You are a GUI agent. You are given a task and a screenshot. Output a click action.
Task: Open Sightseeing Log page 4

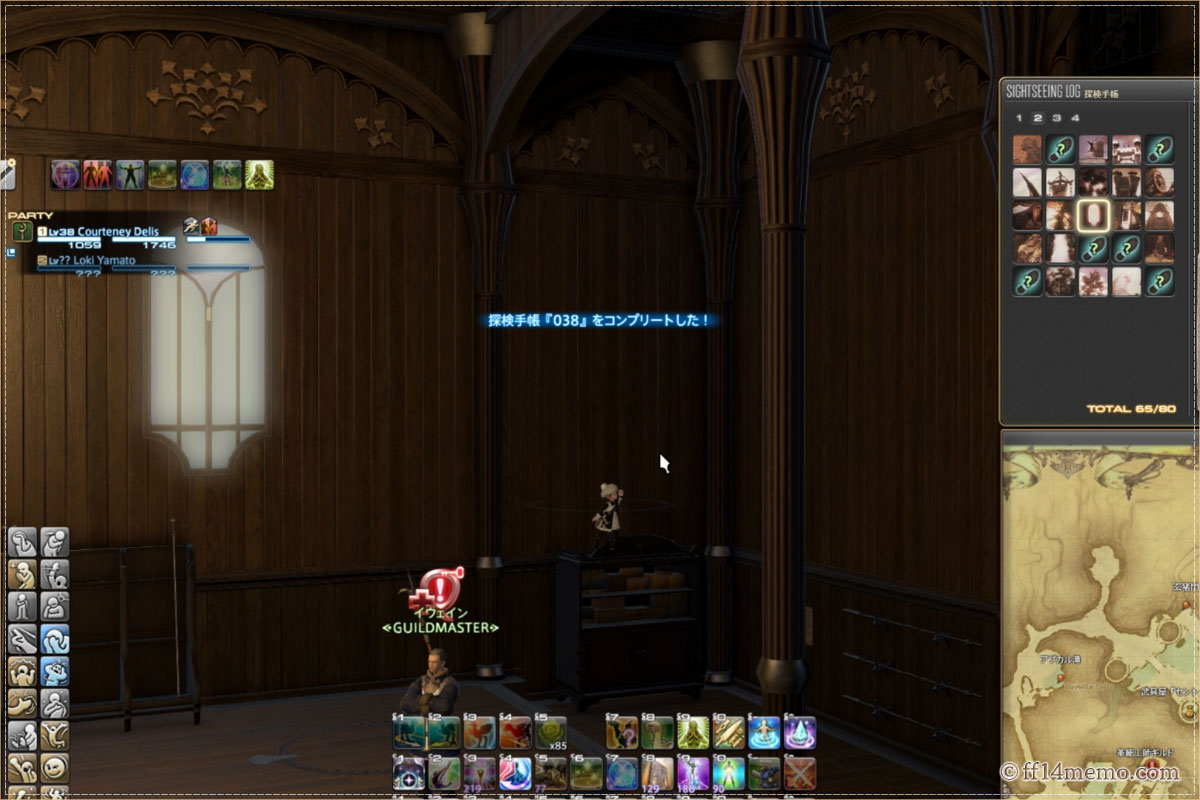tap(1075, 118)
